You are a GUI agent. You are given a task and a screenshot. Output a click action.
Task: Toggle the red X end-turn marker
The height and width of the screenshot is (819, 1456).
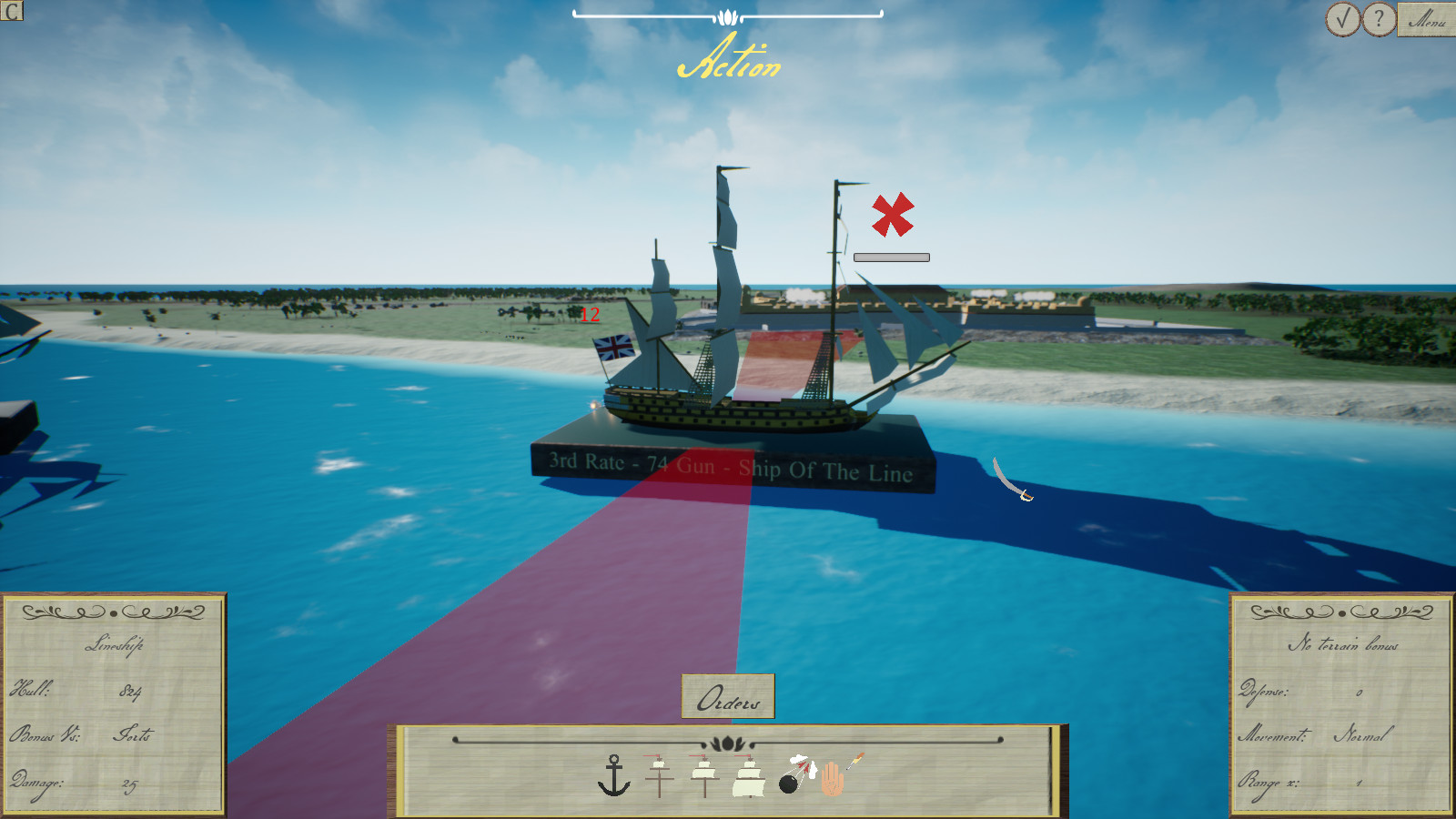[890, 216]
